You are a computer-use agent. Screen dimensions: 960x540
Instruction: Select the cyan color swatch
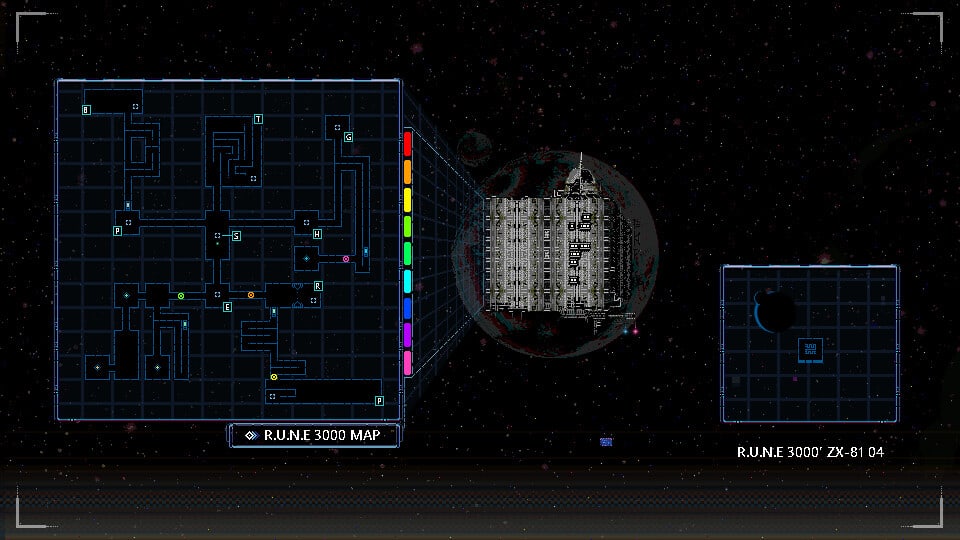(x=407, y=281)
